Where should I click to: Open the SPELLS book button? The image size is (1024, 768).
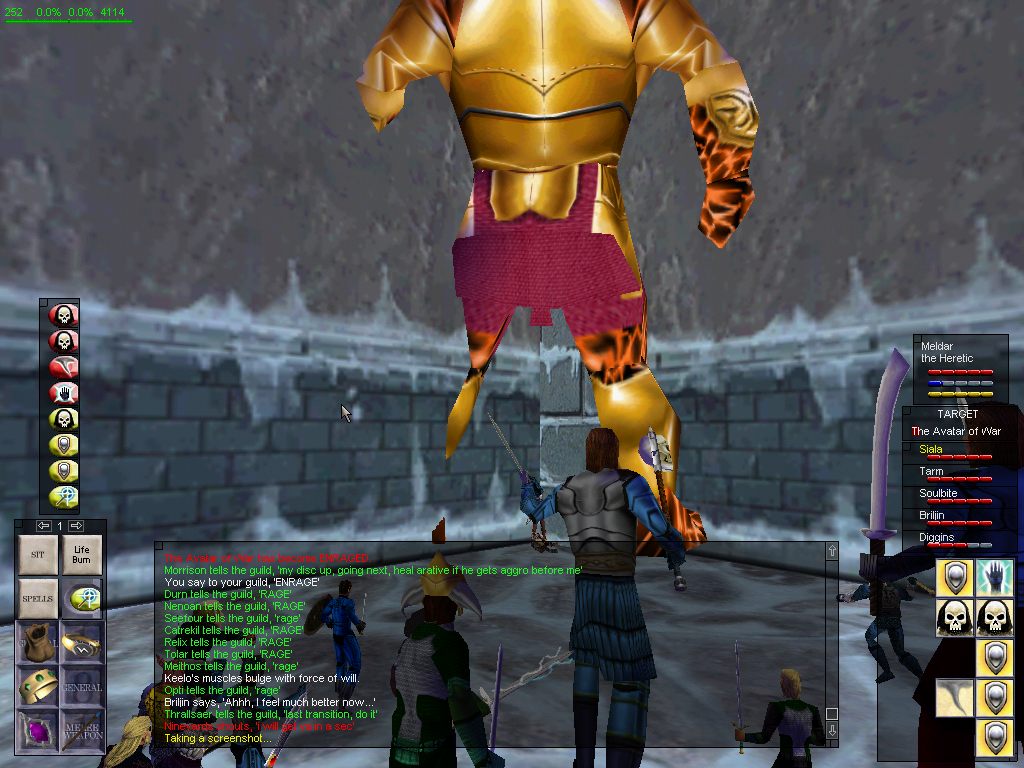pyautogui.click(x=38, y=598)
